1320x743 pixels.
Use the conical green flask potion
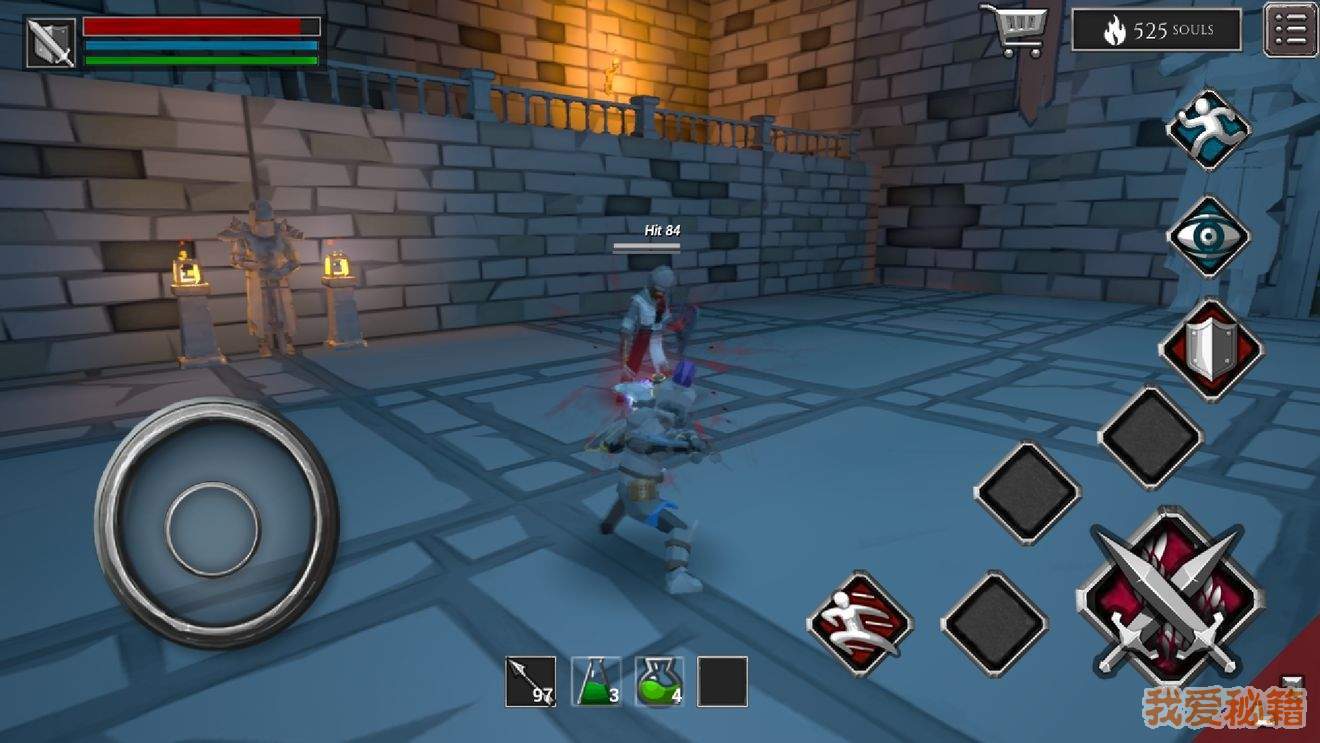click(596, 681)
